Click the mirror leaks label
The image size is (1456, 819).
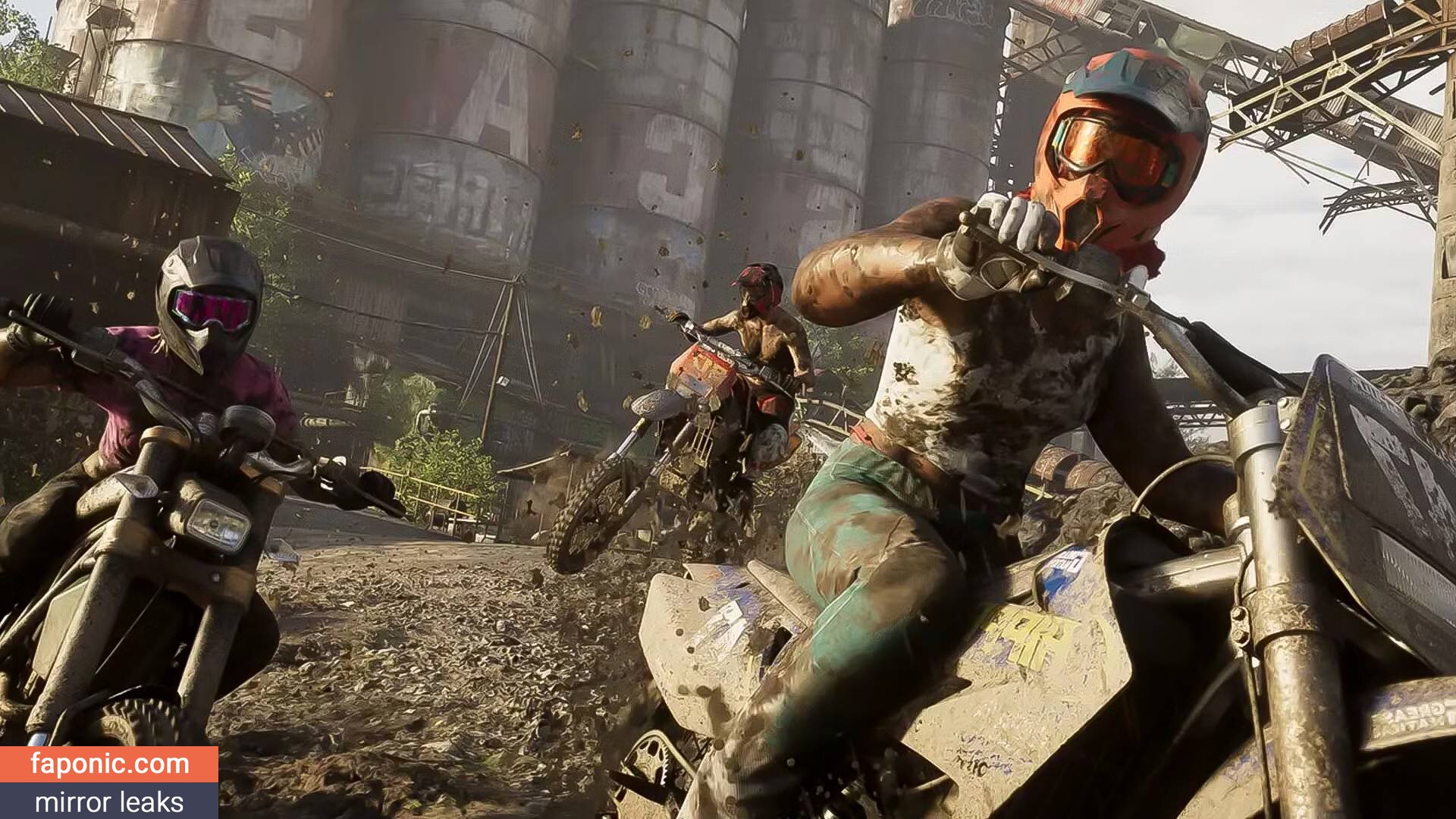click(x=109, y=802)
